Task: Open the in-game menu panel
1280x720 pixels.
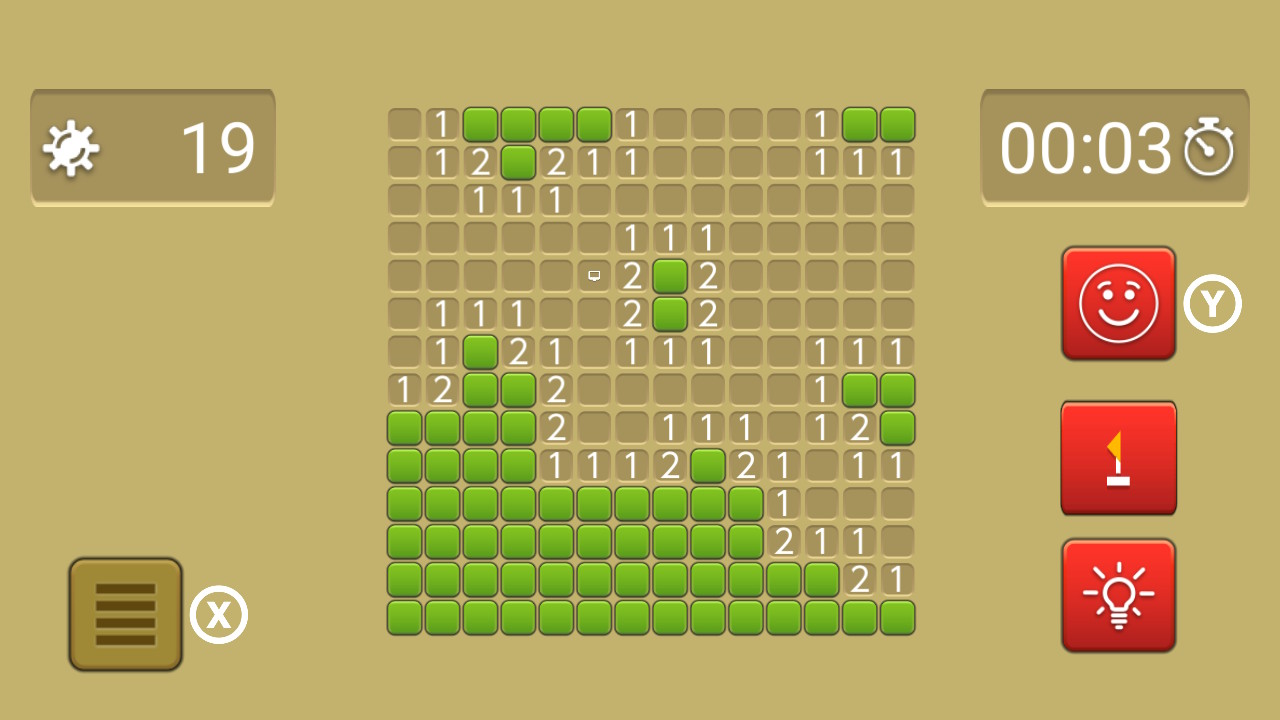Action: pos(124,613)
